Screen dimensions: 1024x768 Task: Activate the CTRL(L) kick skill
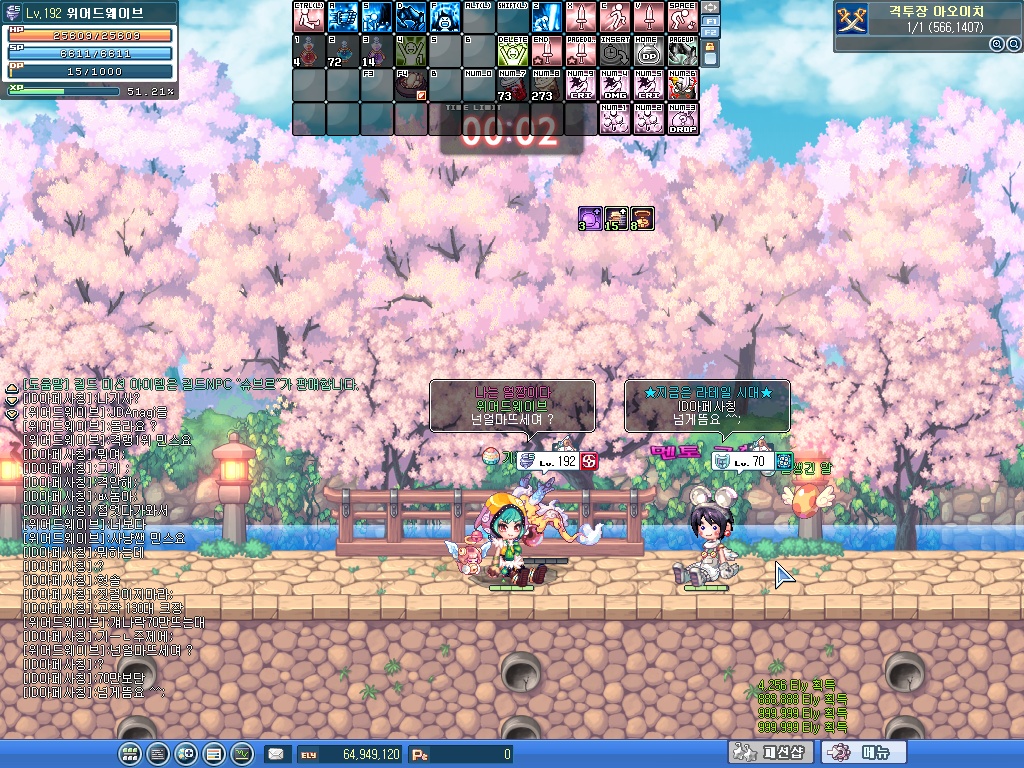coord(309,17)
